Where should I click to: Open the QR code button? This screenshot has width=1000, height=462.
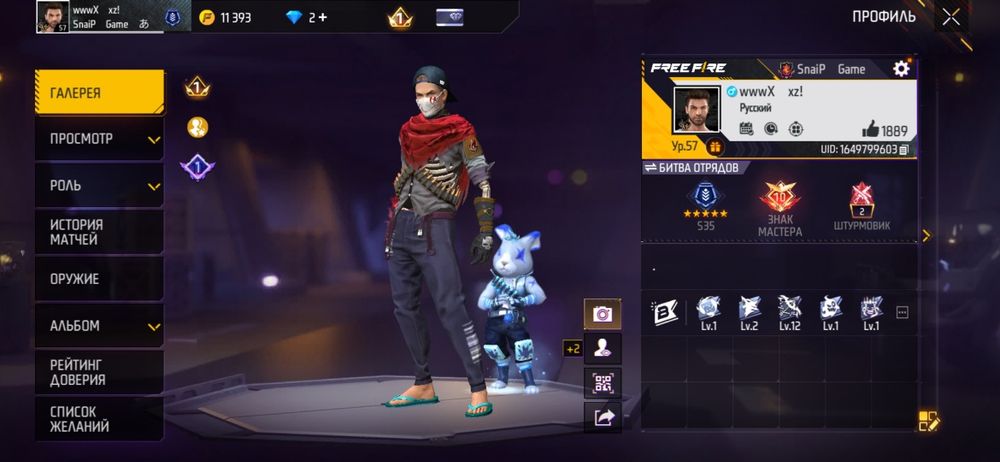[x=602, y=383]
